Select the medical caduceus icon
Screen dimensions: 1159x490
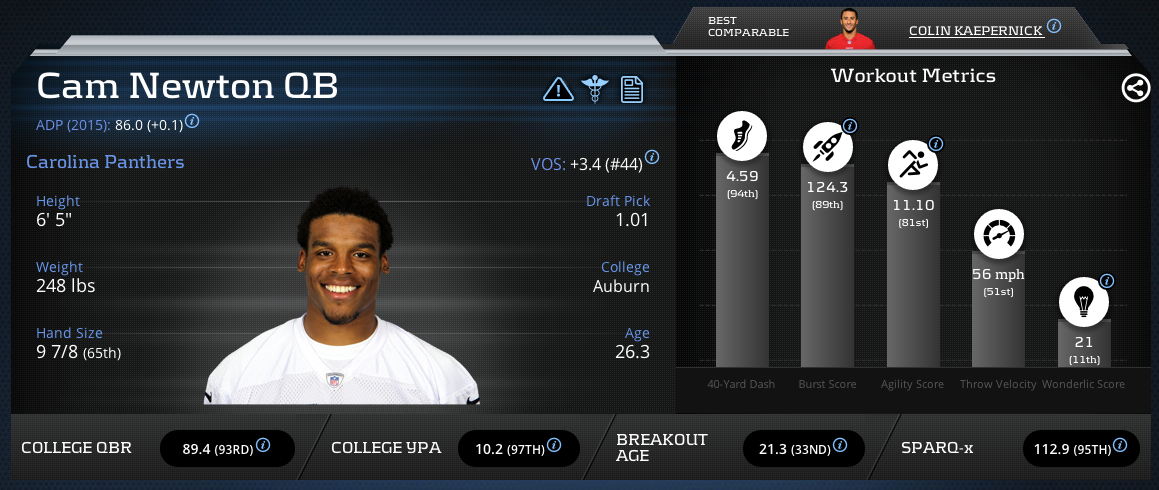click(595, 90)
